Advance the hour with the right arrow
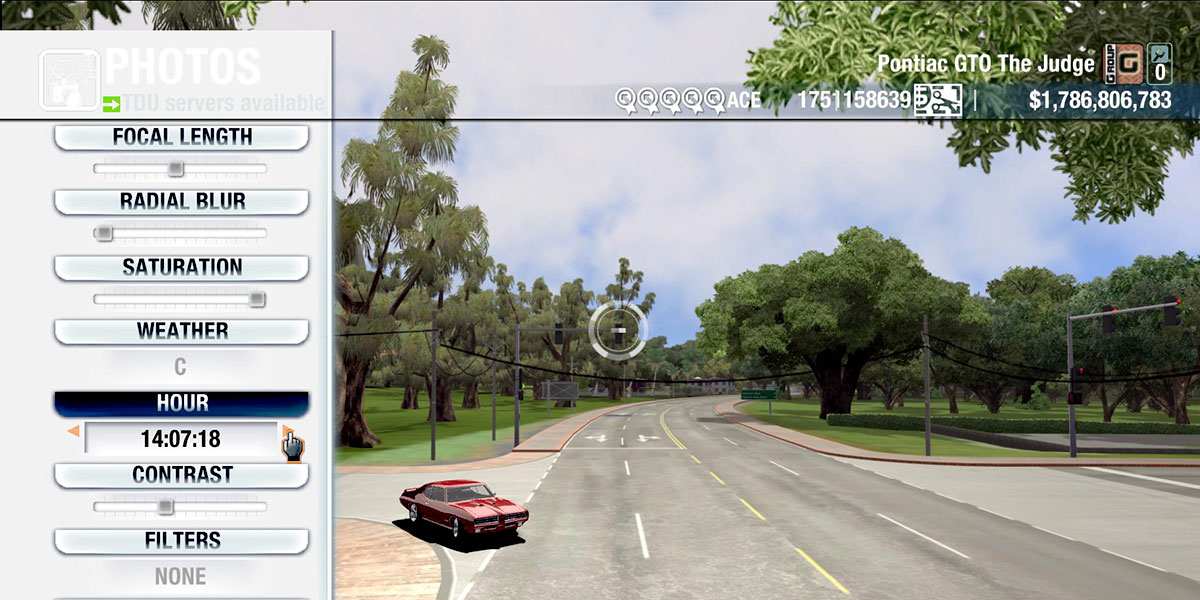Screen dimensions: 1200x600 coord(287,432)
